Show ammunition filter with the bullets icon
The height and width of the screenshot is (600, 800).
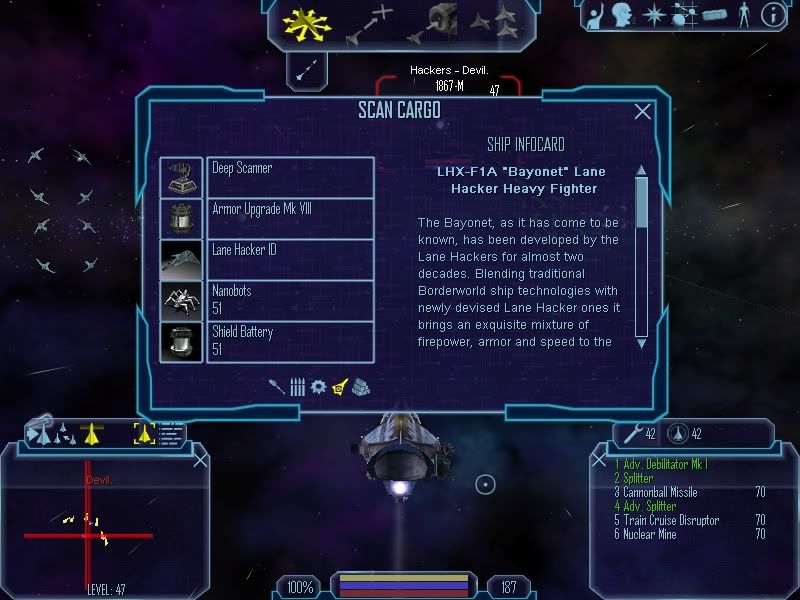click(x=298, y=386)
